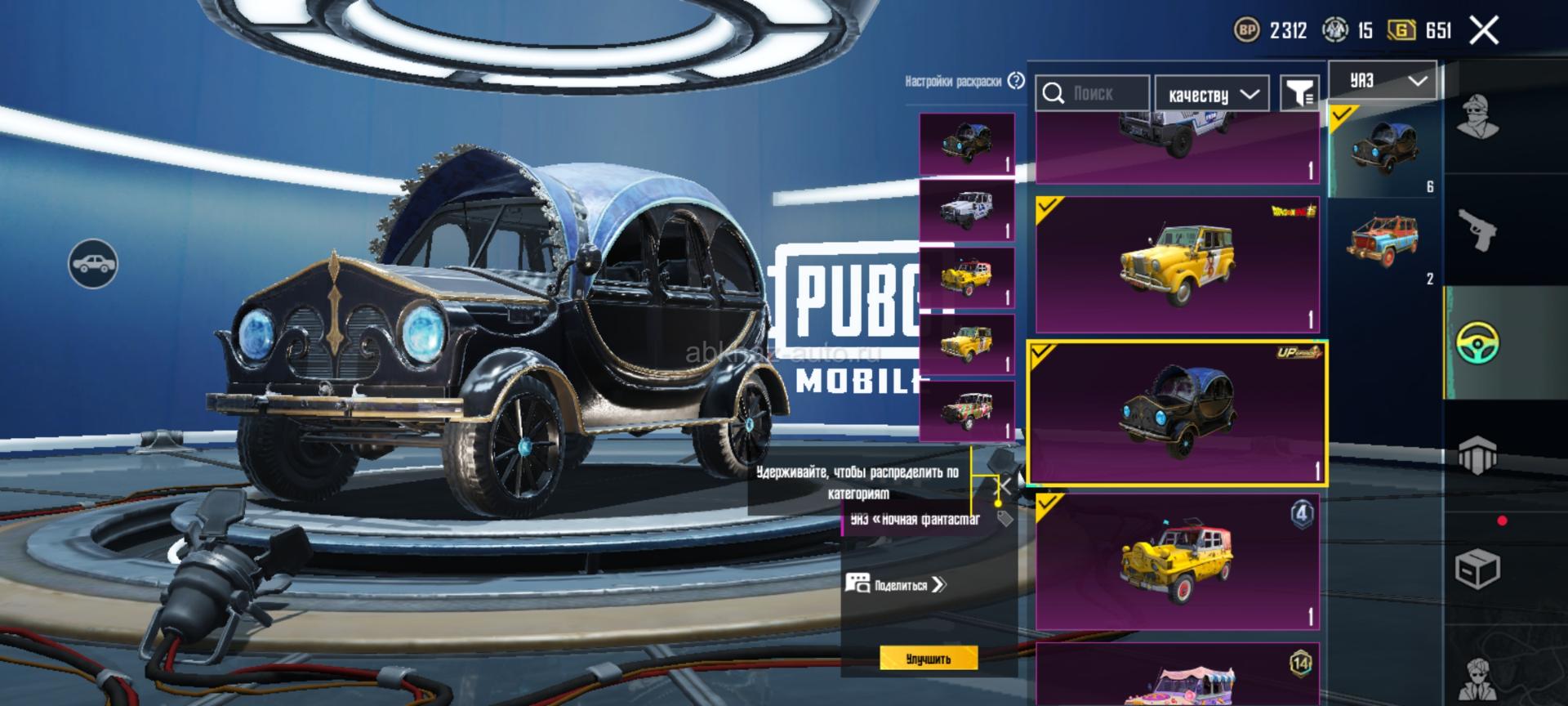
Task: Expand the УАЗ vehicle type dropdown
Action: (x=1383, y=80)
